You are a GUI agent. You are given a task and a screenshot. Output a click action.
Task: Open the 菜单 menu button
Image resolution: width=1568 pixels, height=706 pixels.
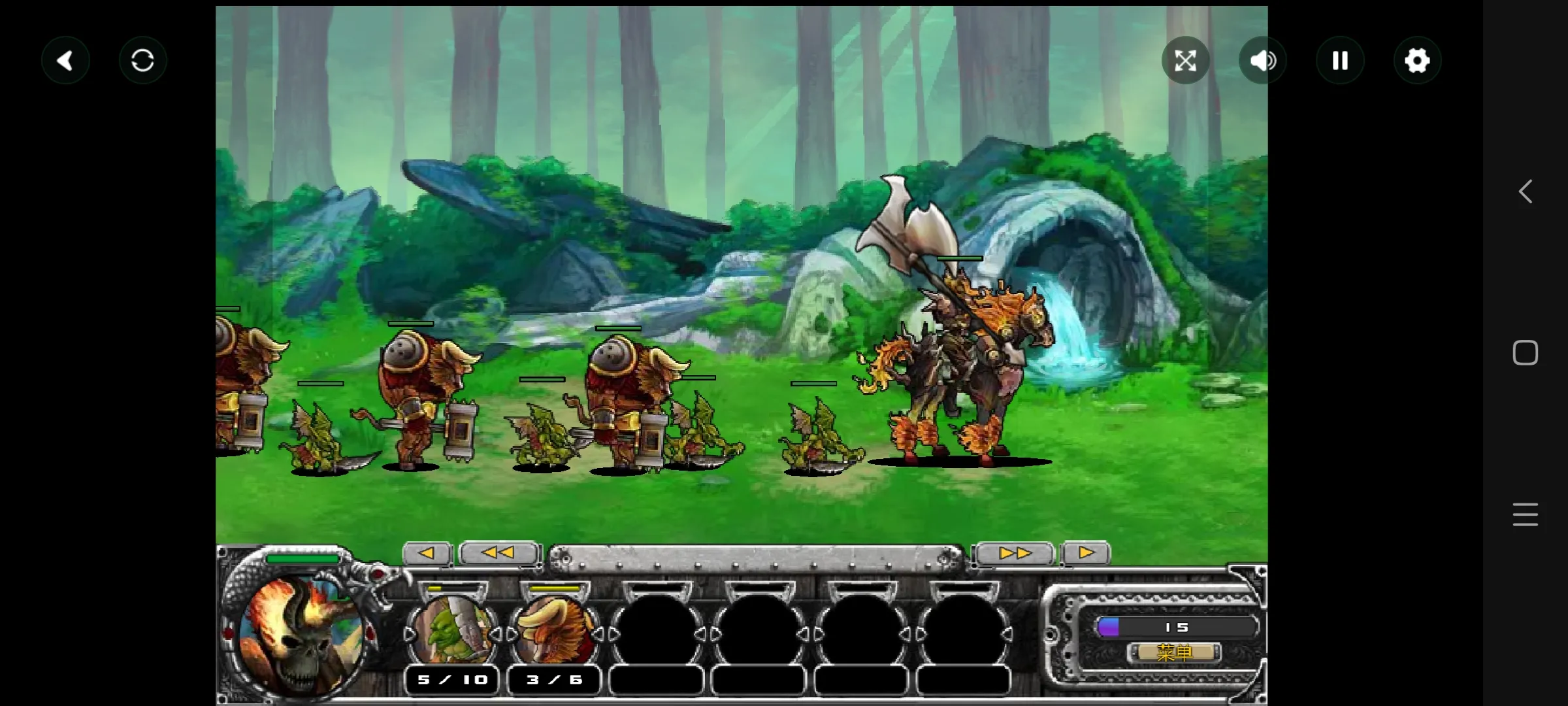[x=1174, y=652]
